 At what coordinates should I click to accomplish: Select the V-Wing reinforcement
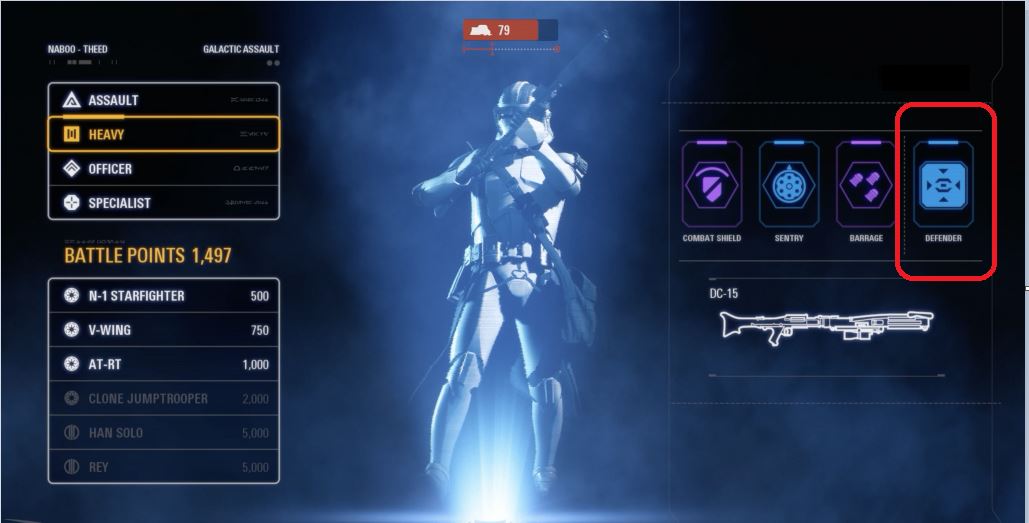(163, 330)
